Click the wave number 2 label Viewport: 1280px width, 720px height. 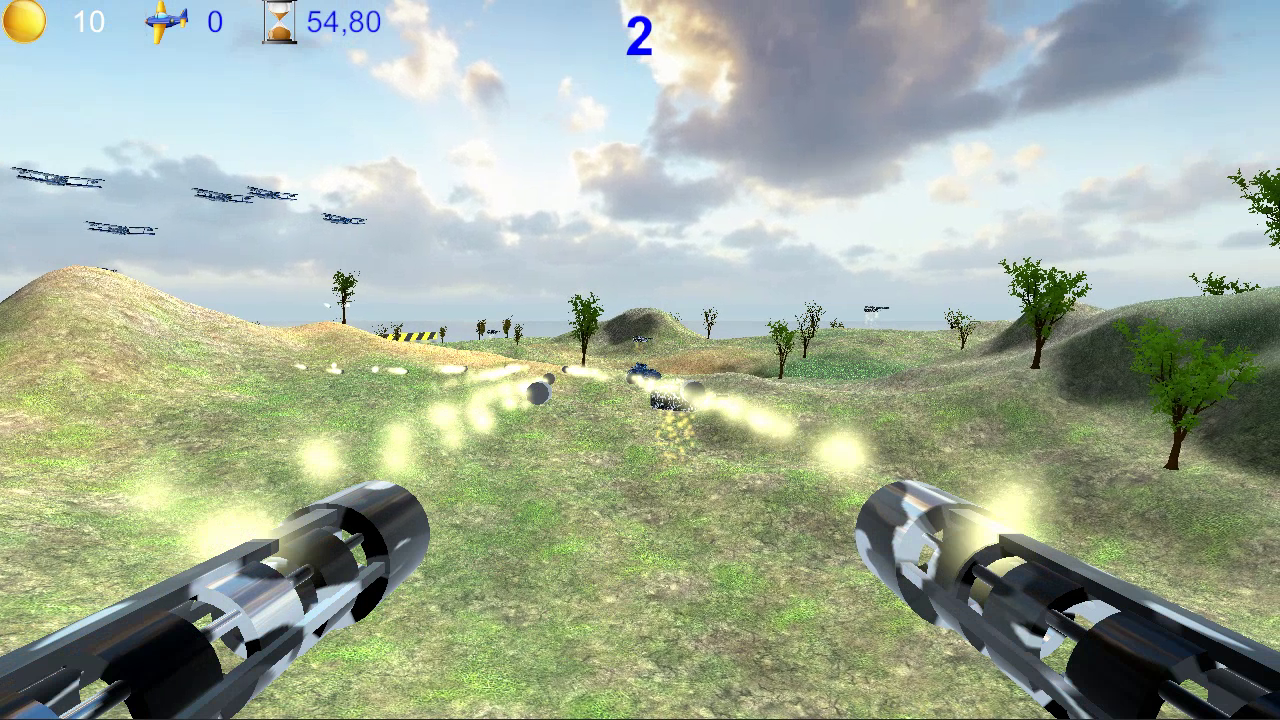pos(638,34)
